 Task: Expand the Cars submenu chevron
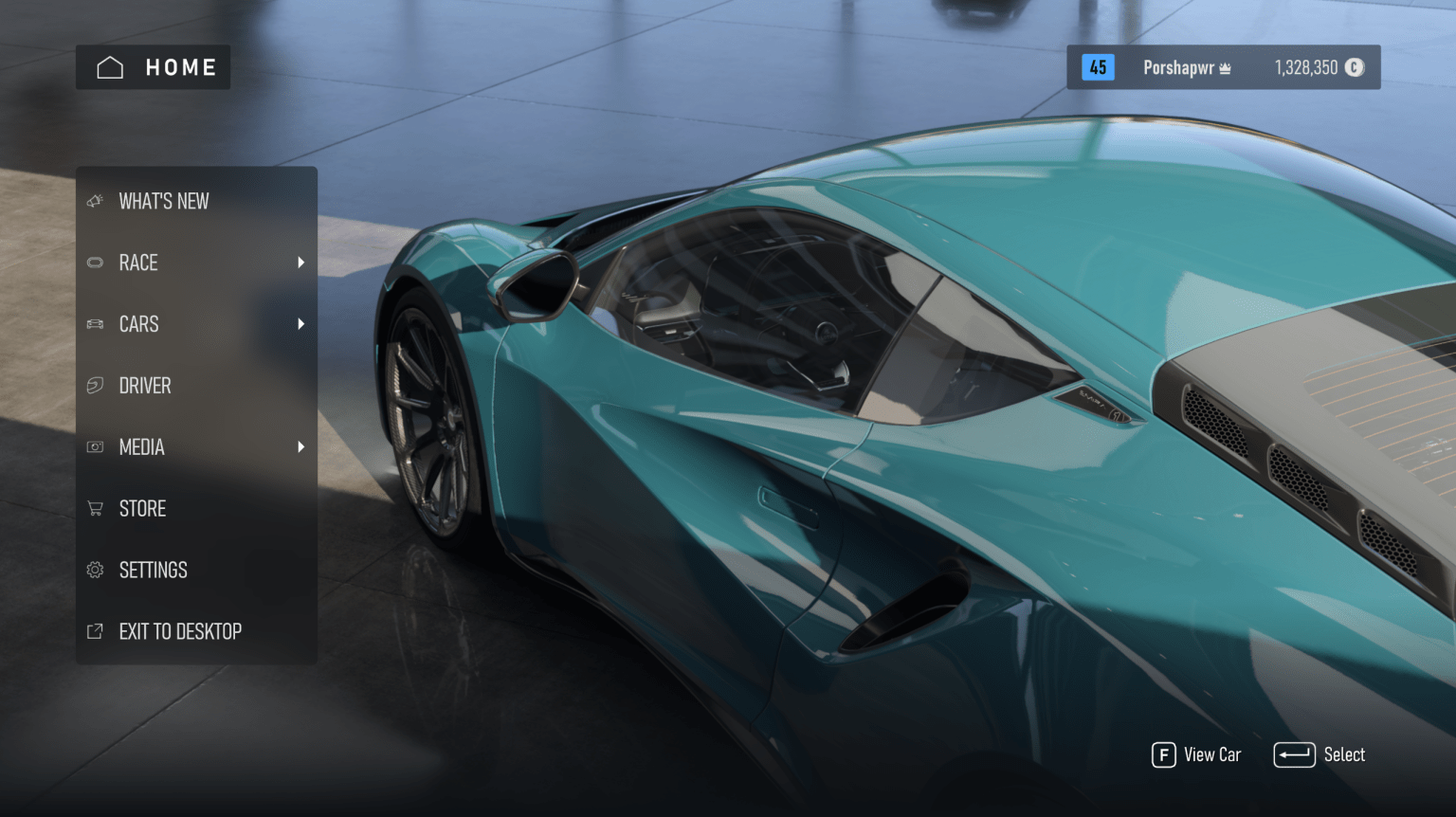301,323
